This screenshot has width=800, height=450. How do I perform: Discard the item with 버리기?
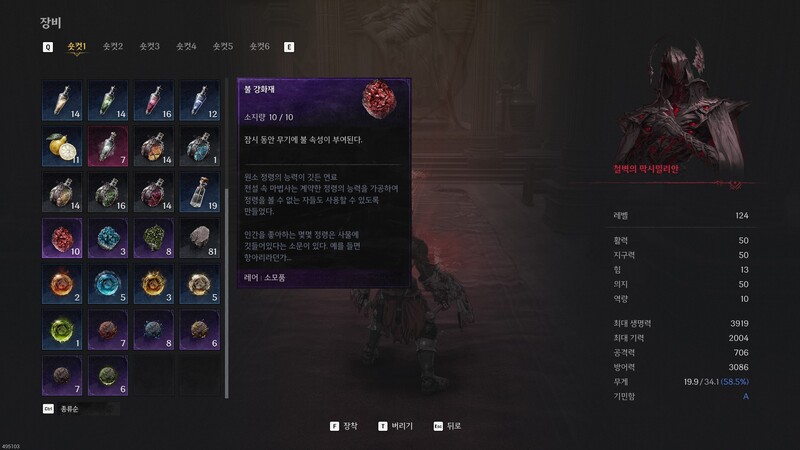(x=395, y=425)
